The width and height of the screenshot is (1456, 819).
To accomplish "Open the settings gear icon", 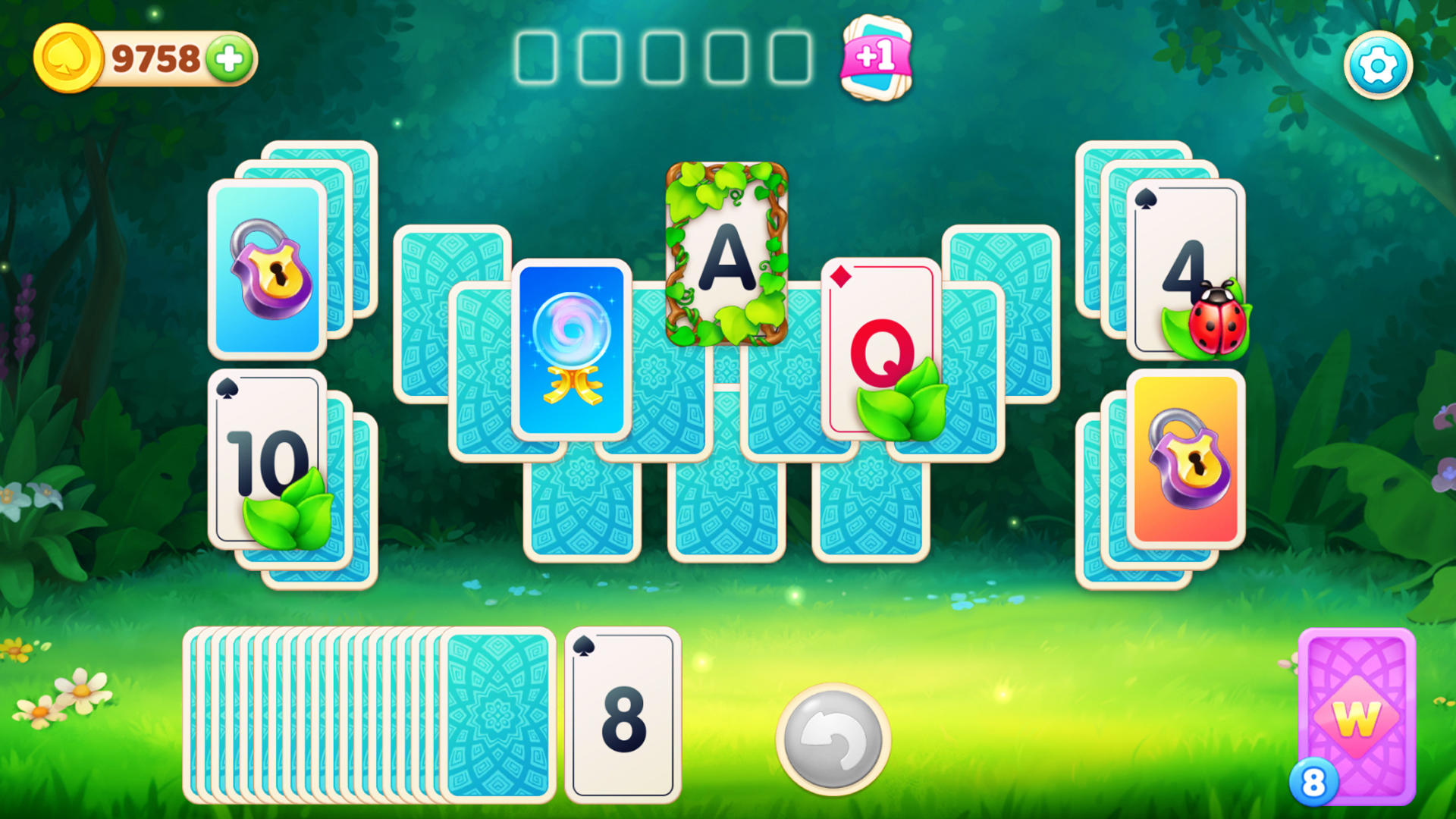I will (1378, 64).
